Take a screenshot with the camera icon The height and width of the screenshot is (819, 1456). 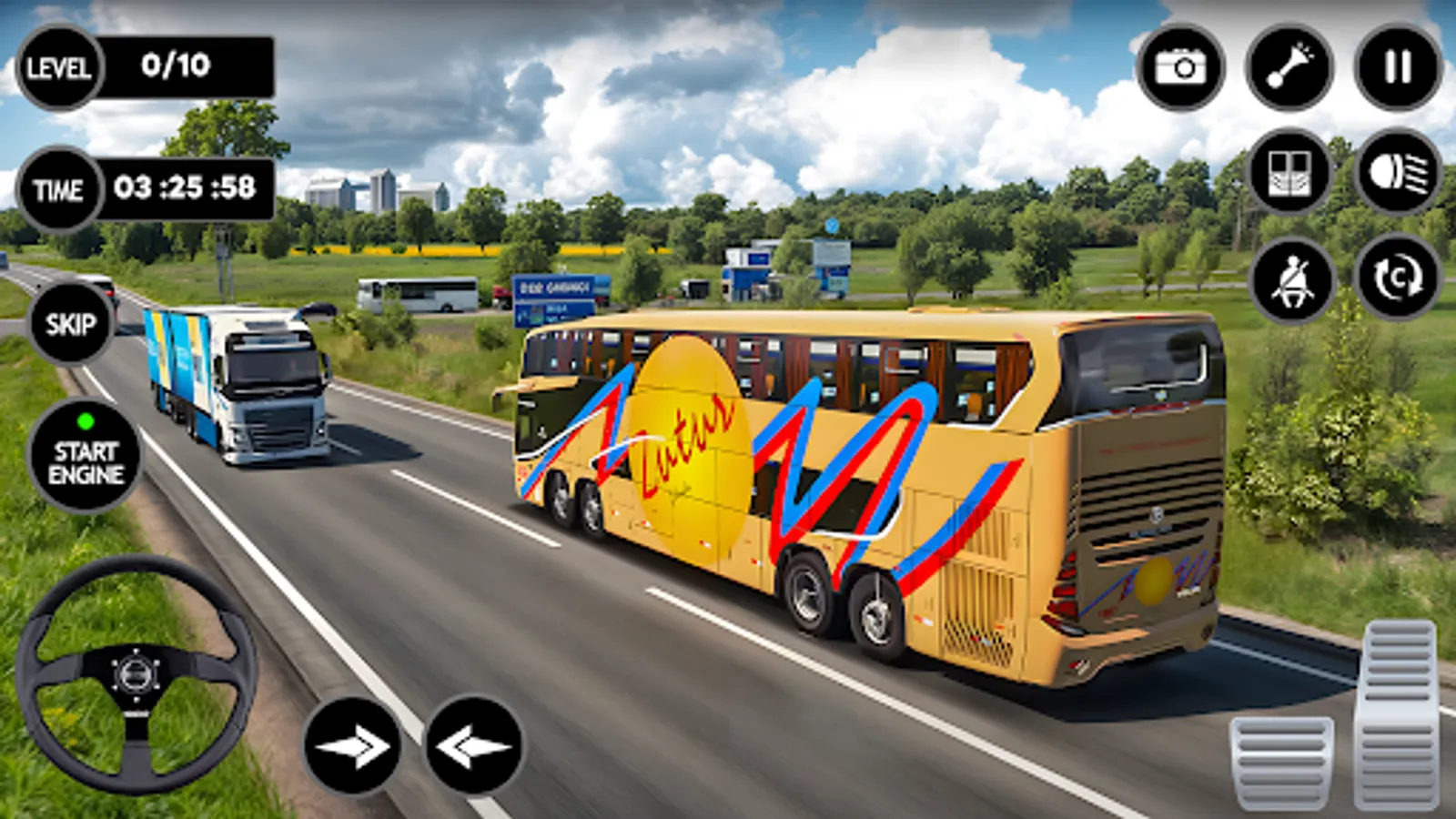click(1180, 67)
